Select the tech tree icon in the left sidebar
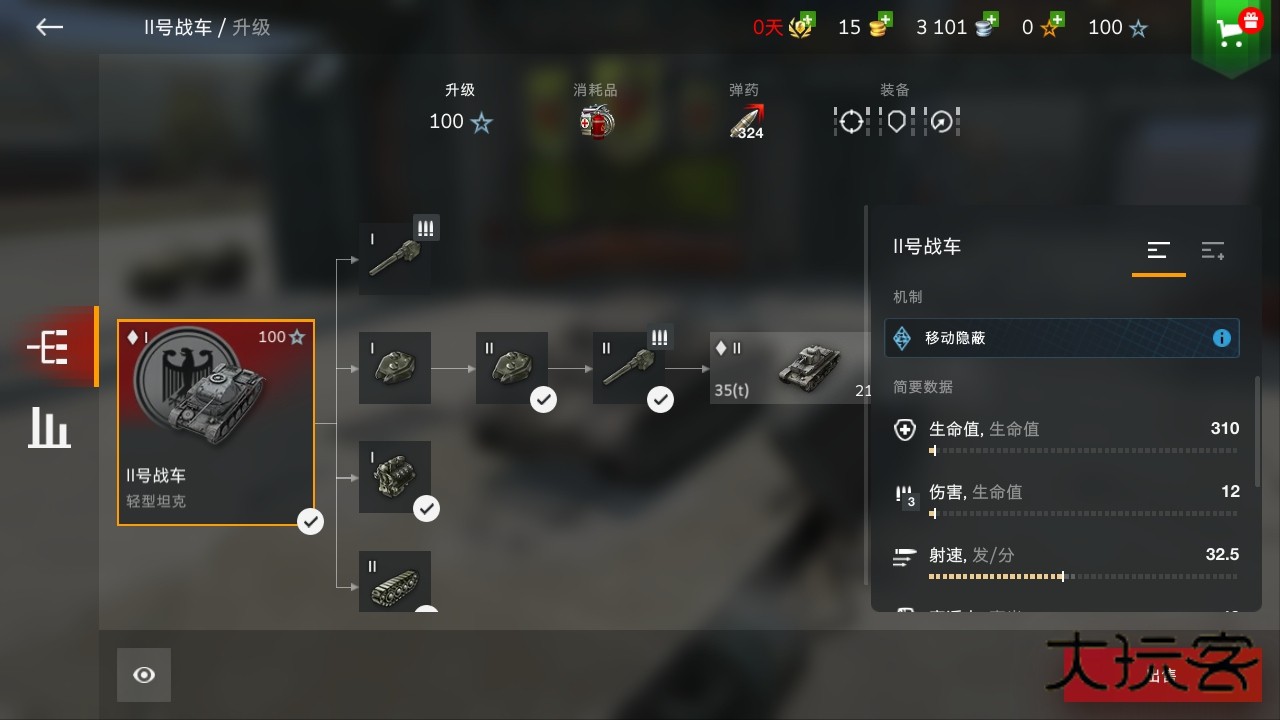This screenshot has width=1280, height=720. point(46,347)
